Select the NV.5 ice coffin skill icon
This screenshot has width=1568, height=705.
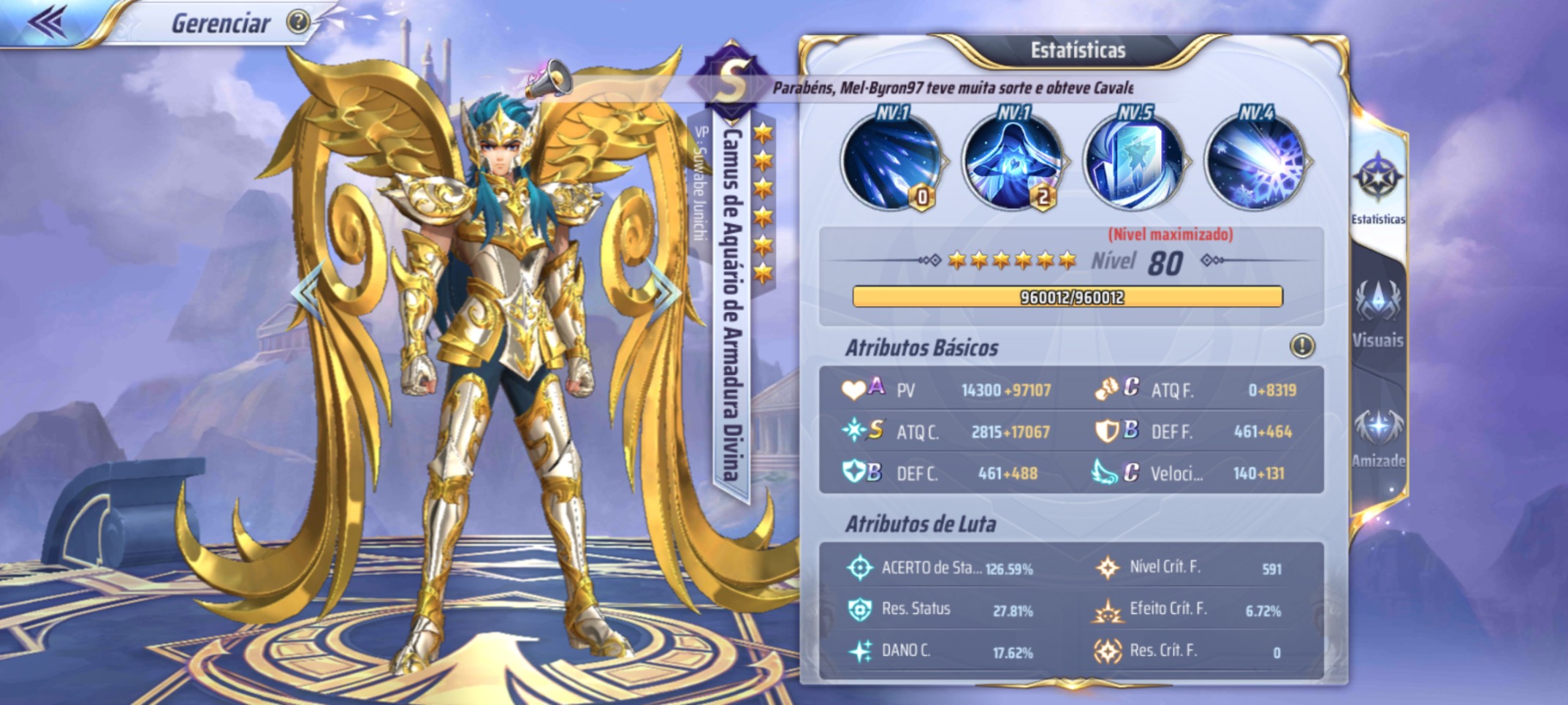(1133, 163)
